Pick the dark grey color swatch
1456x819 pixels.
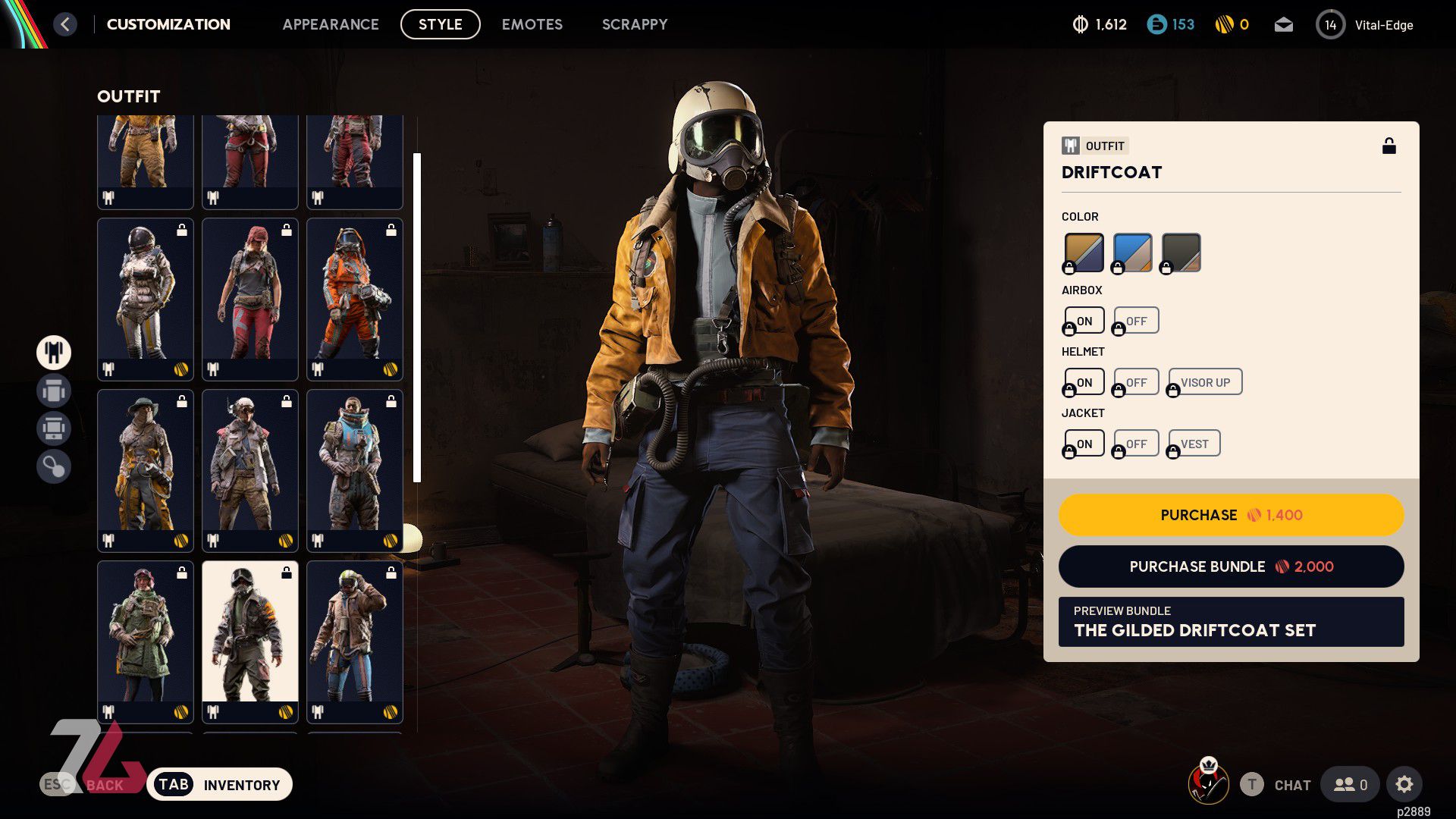[x=1181, y=253]
